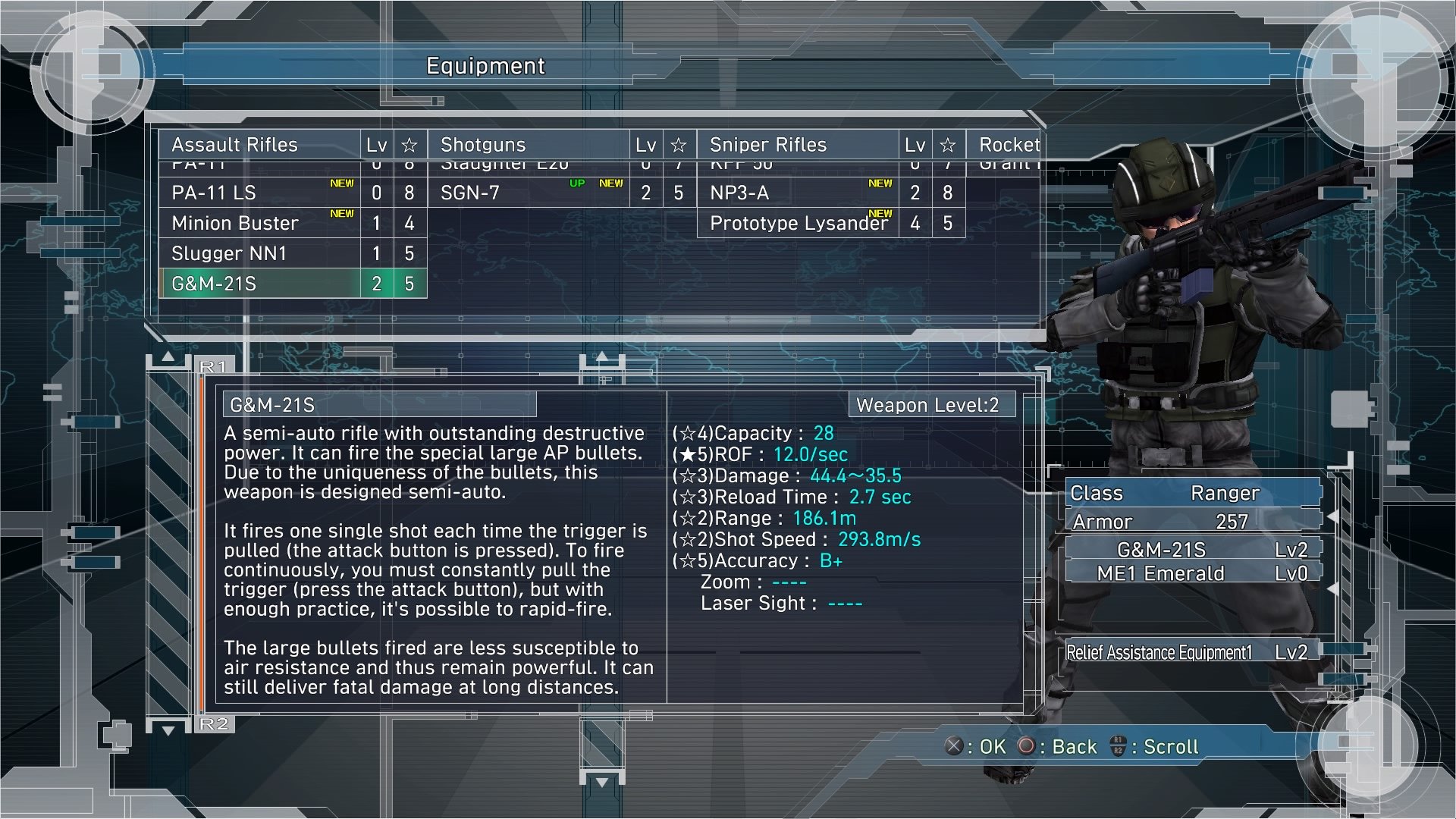This screenshot has height=819, width=1456.
Task: Click the Relief Assistance Equipment1 entry
Action: 1160,651
